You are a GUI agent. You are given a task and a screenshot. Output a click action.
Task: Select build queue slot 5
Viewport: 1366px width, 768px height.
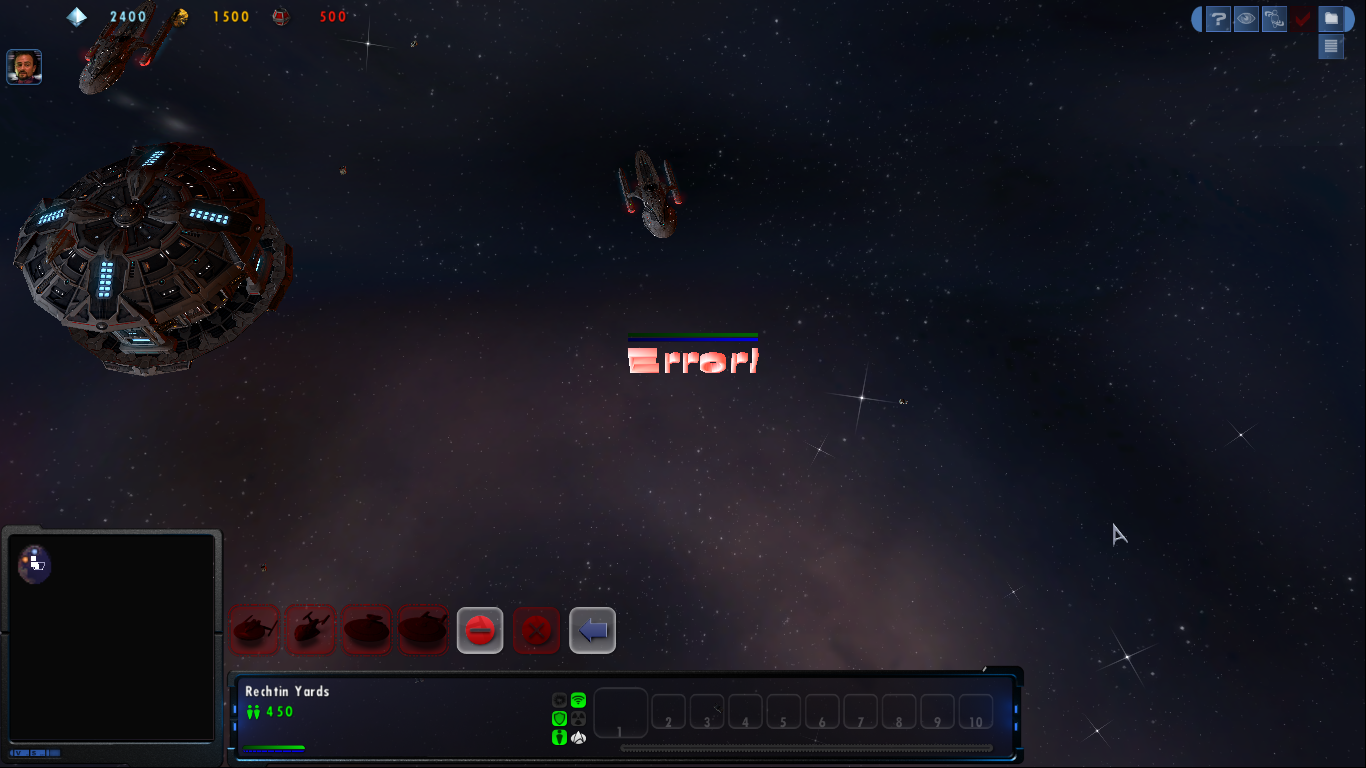pos(784,712)
